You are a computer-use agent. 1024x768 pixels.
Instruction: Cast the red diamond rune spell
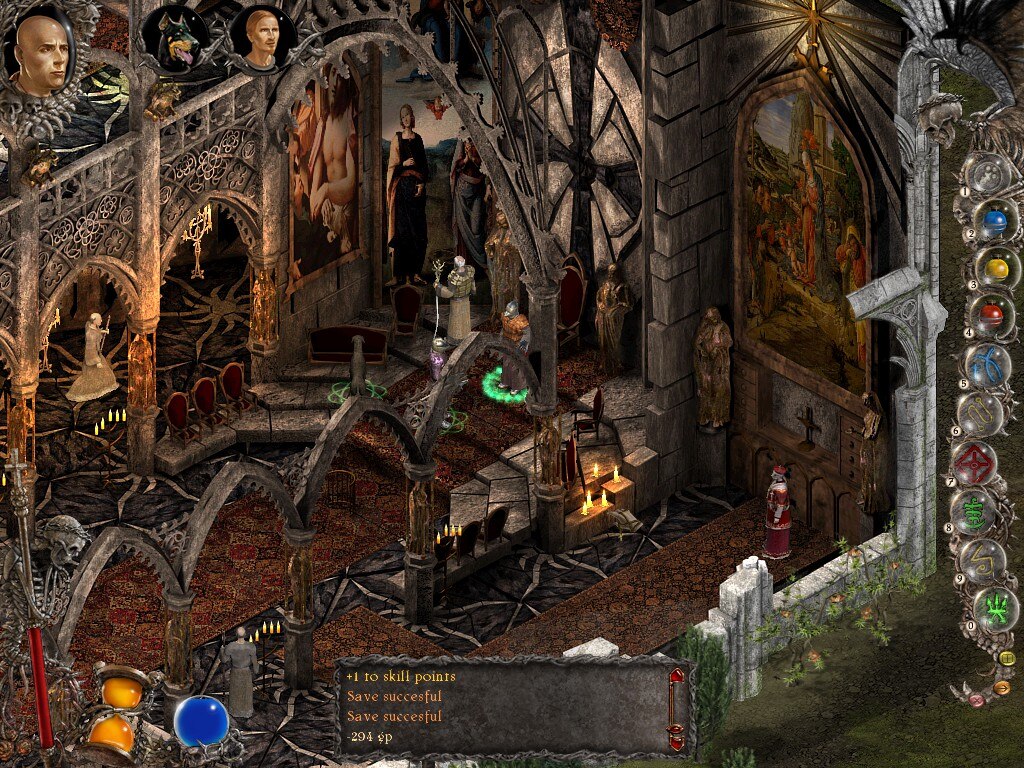[x=972, y=461]
